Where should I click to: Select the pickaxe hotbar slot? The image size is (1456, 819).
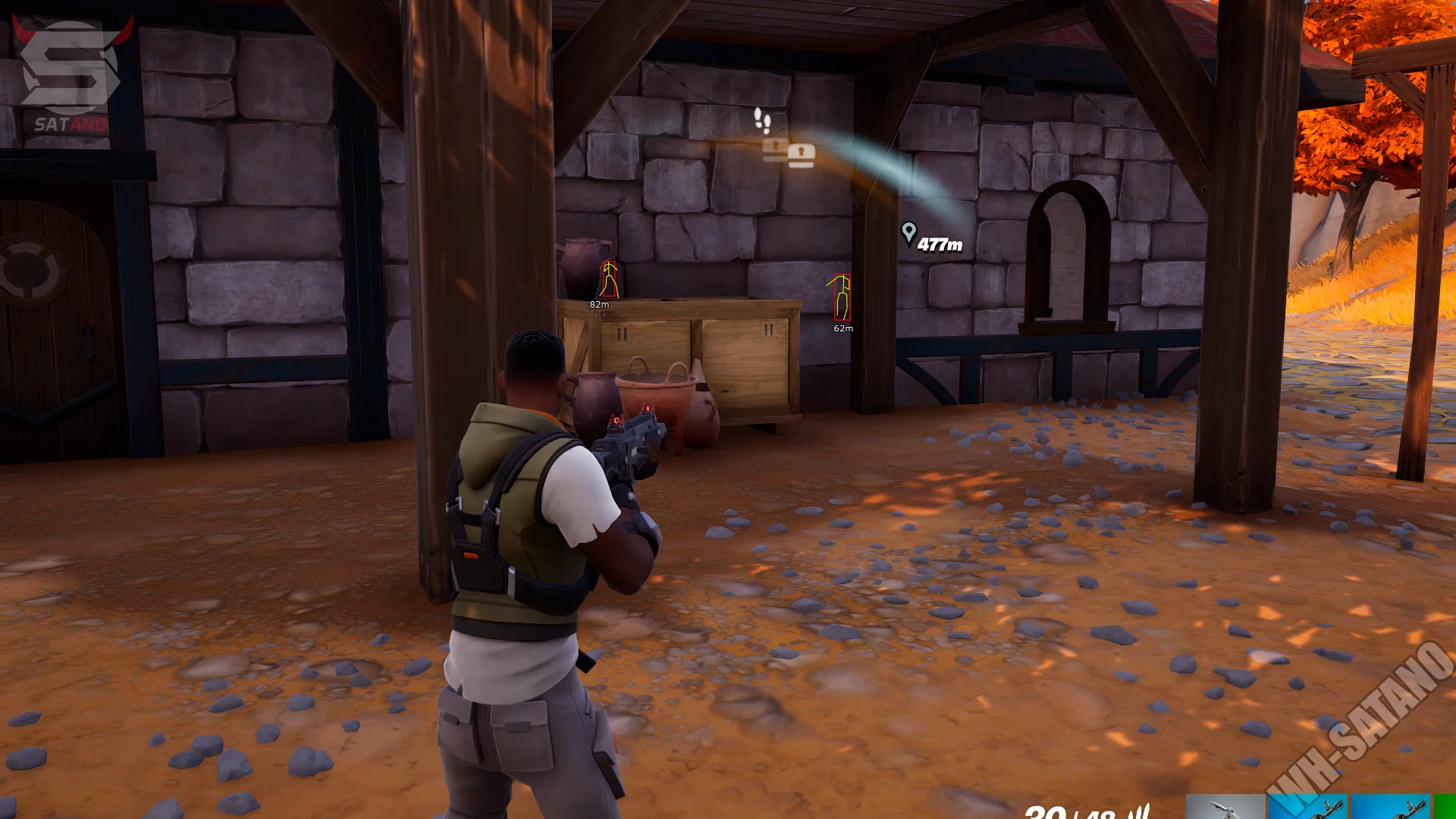coord(1225,807)
